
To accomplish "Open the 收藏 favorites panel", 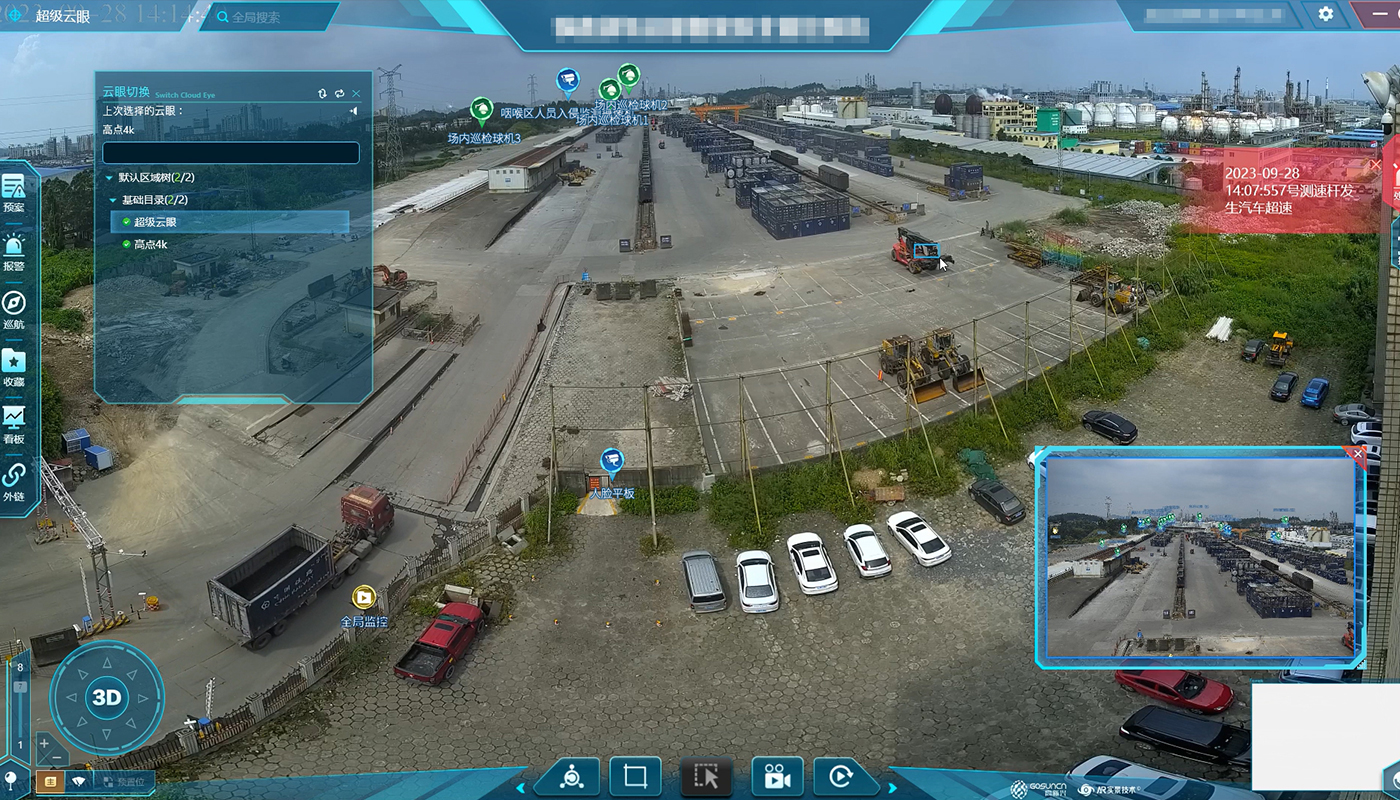I will (x=14, y=367).
